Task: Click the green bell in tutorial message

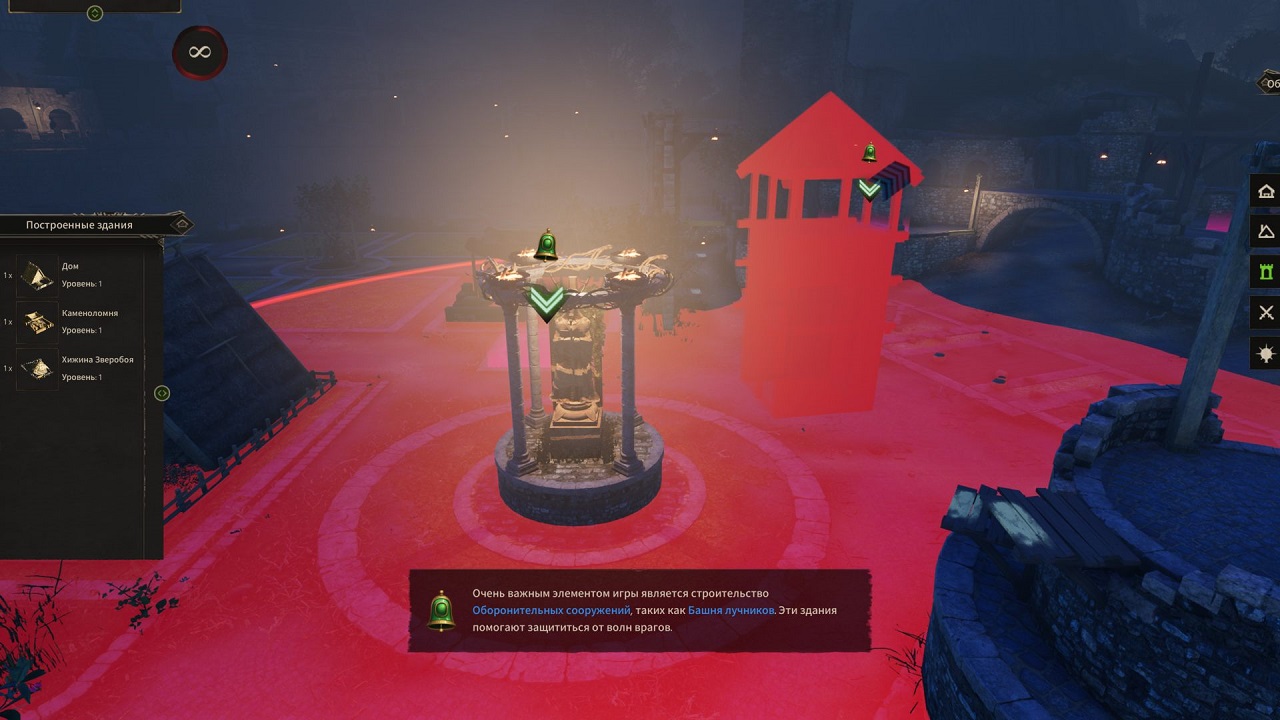Action: click(x=441, y=611)
